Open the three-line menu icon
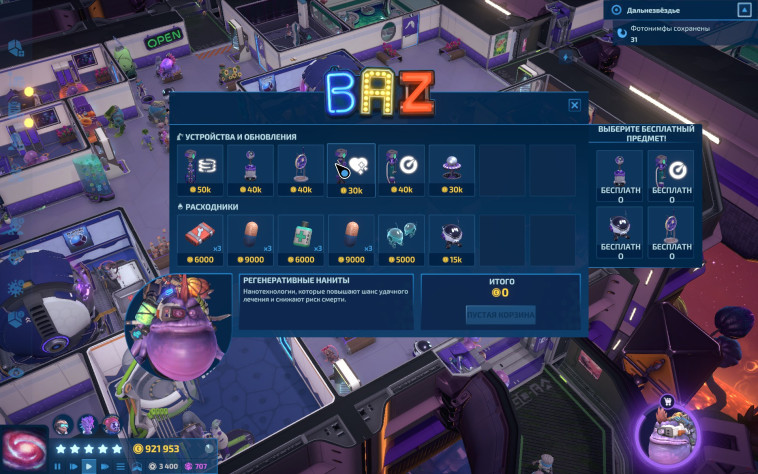 pos(121,466)
